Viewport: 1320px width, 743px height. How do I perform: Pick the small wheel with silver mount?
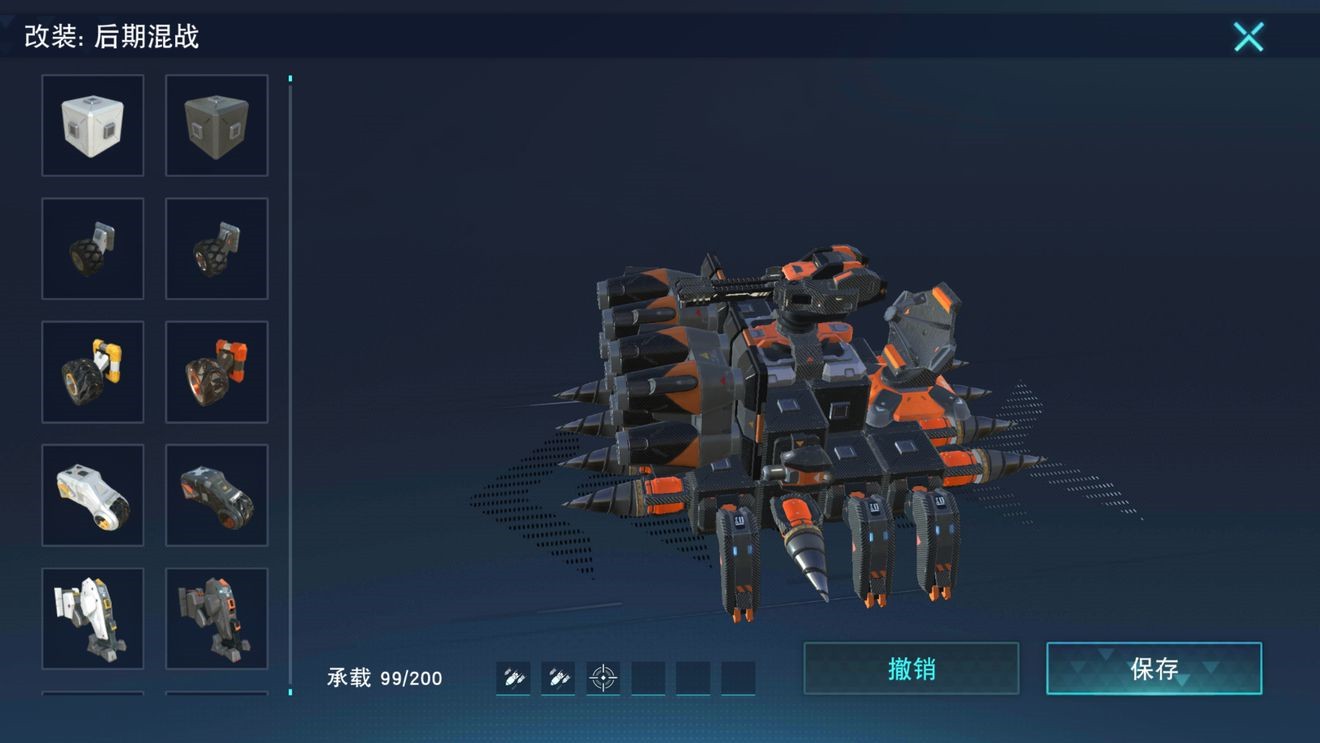pyautogui.click(x=93, y=249)
